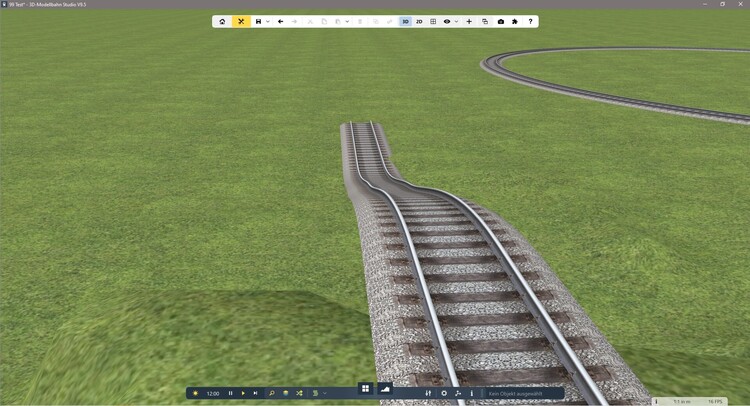Viewport: 750px width, 406px height.
Task: Open help with the question mark icon
Action: pos(530,21)
